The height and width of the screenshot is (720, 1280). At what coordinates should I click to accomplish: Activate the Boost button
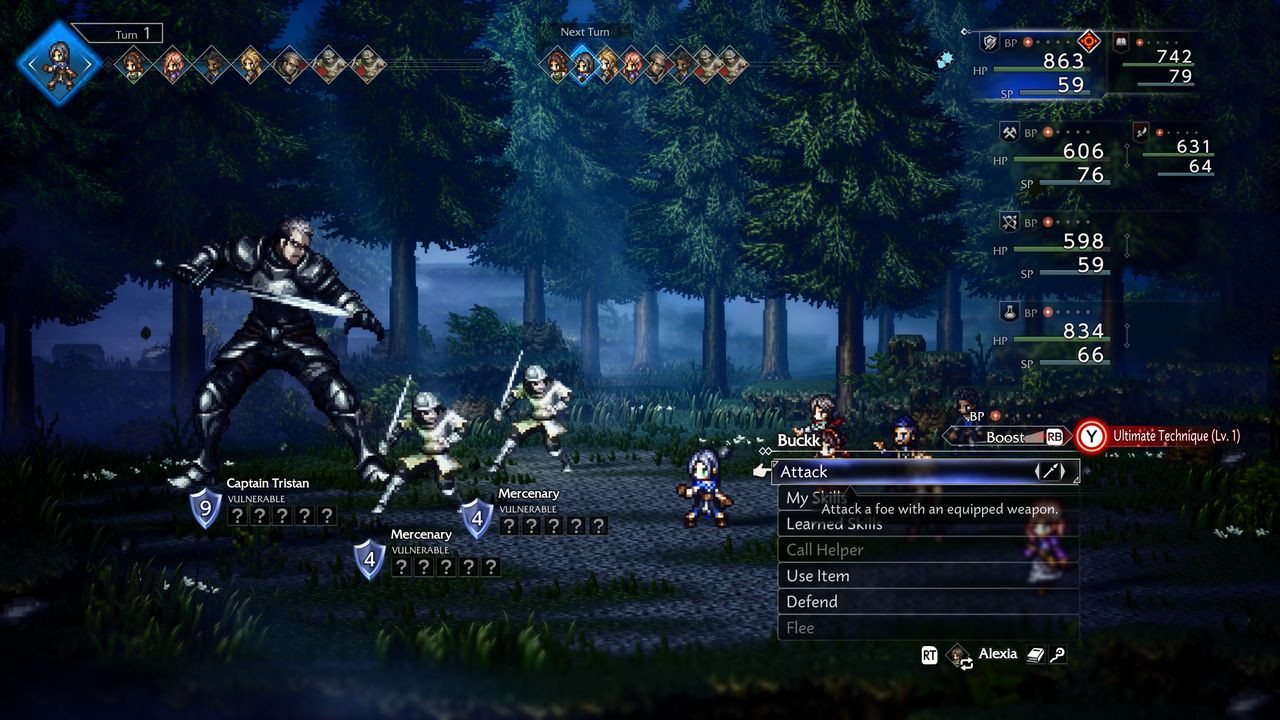pyautogui.click(x=1006, y=437)
